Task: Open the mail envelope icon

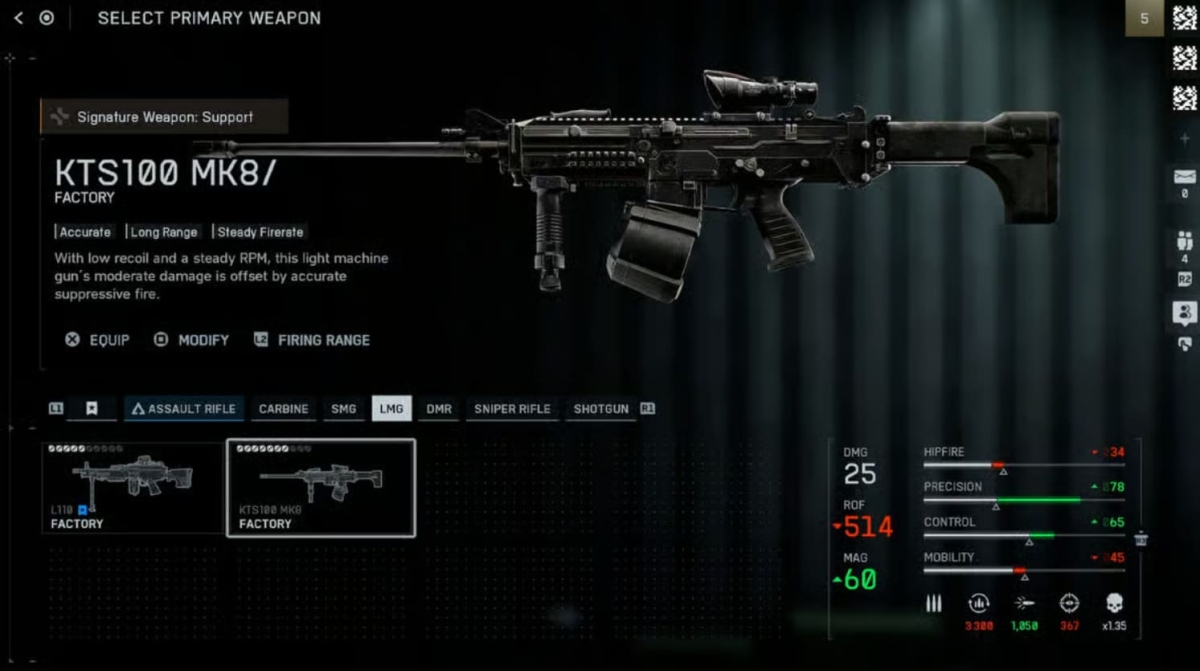Action: pyautogui.click(x=1184, y=177)
